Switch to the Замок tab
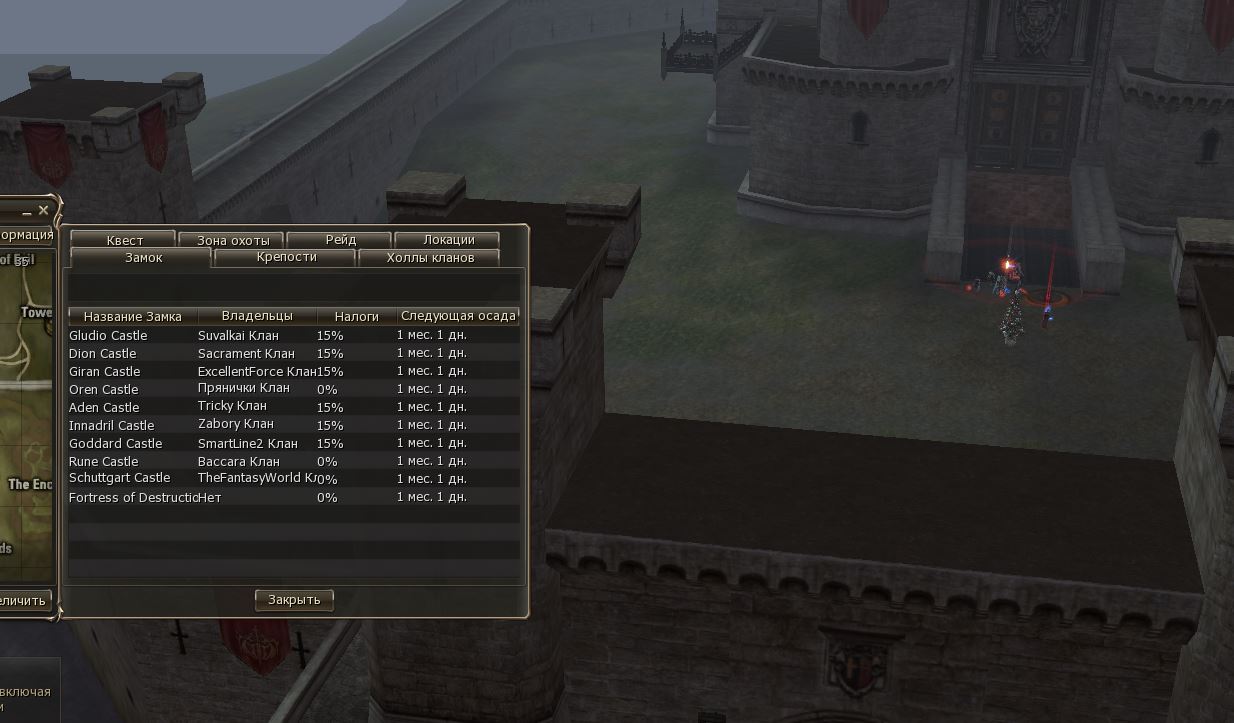This screenshot has width=1234, height=723. 142,258
